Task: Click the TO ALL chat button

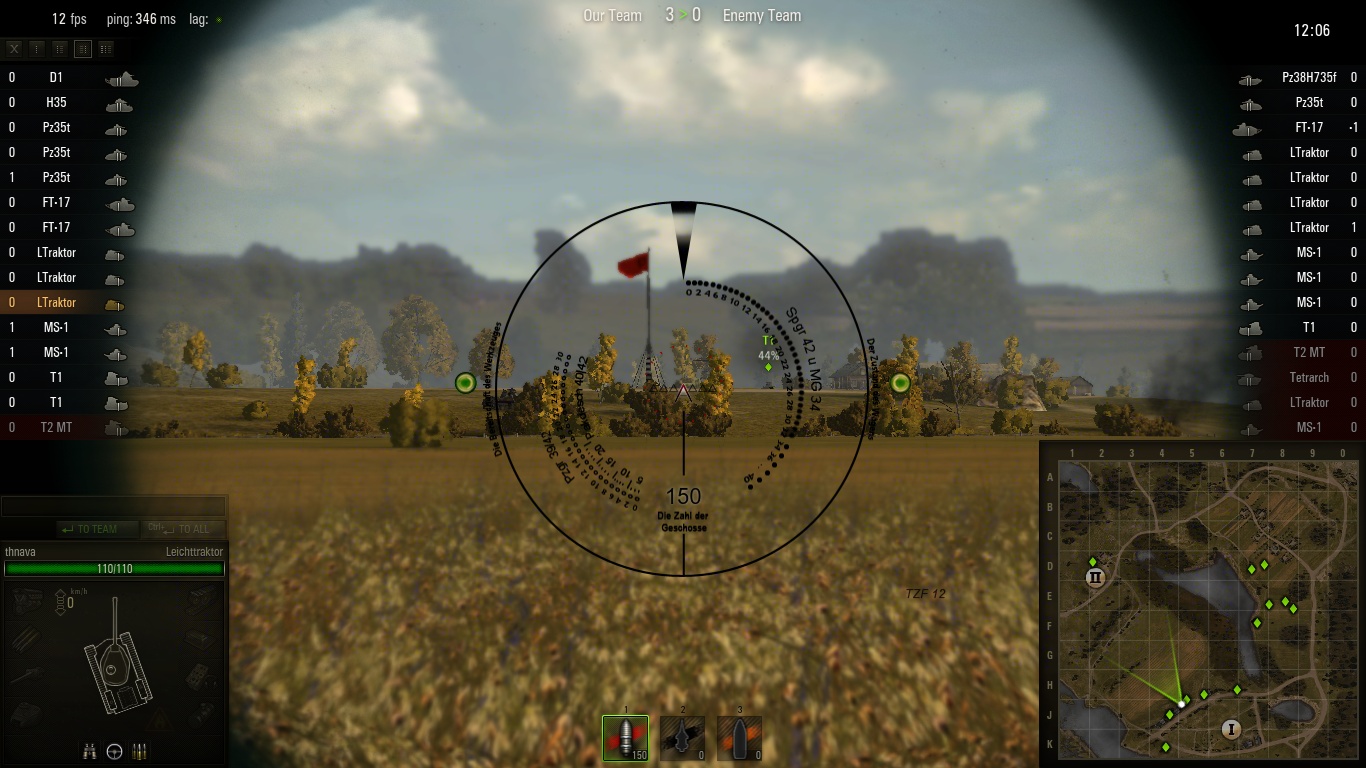Action: (x=185, y=529)
